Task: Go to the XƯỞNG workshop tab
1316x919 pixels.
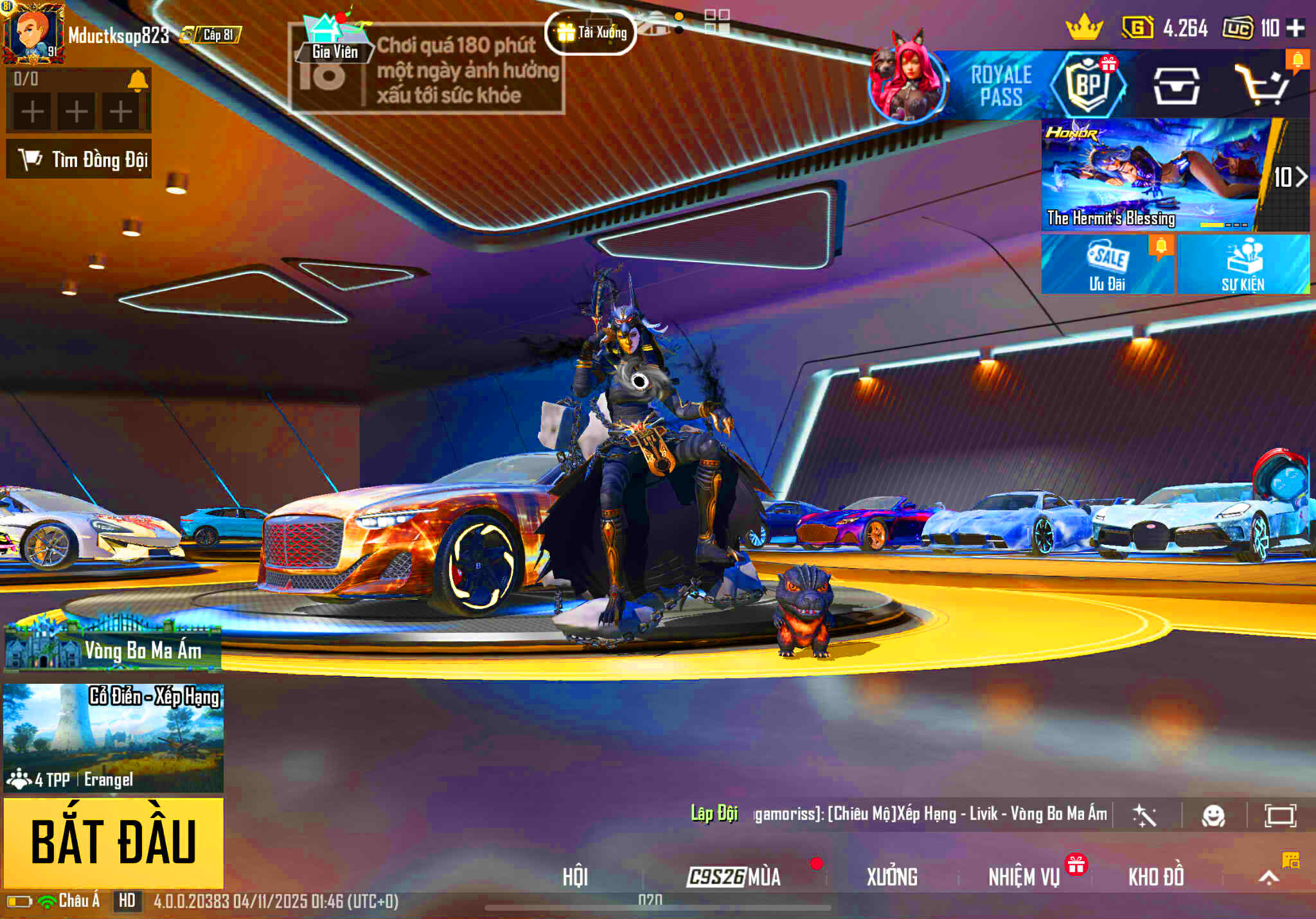Action: click(x=892, y=877)
